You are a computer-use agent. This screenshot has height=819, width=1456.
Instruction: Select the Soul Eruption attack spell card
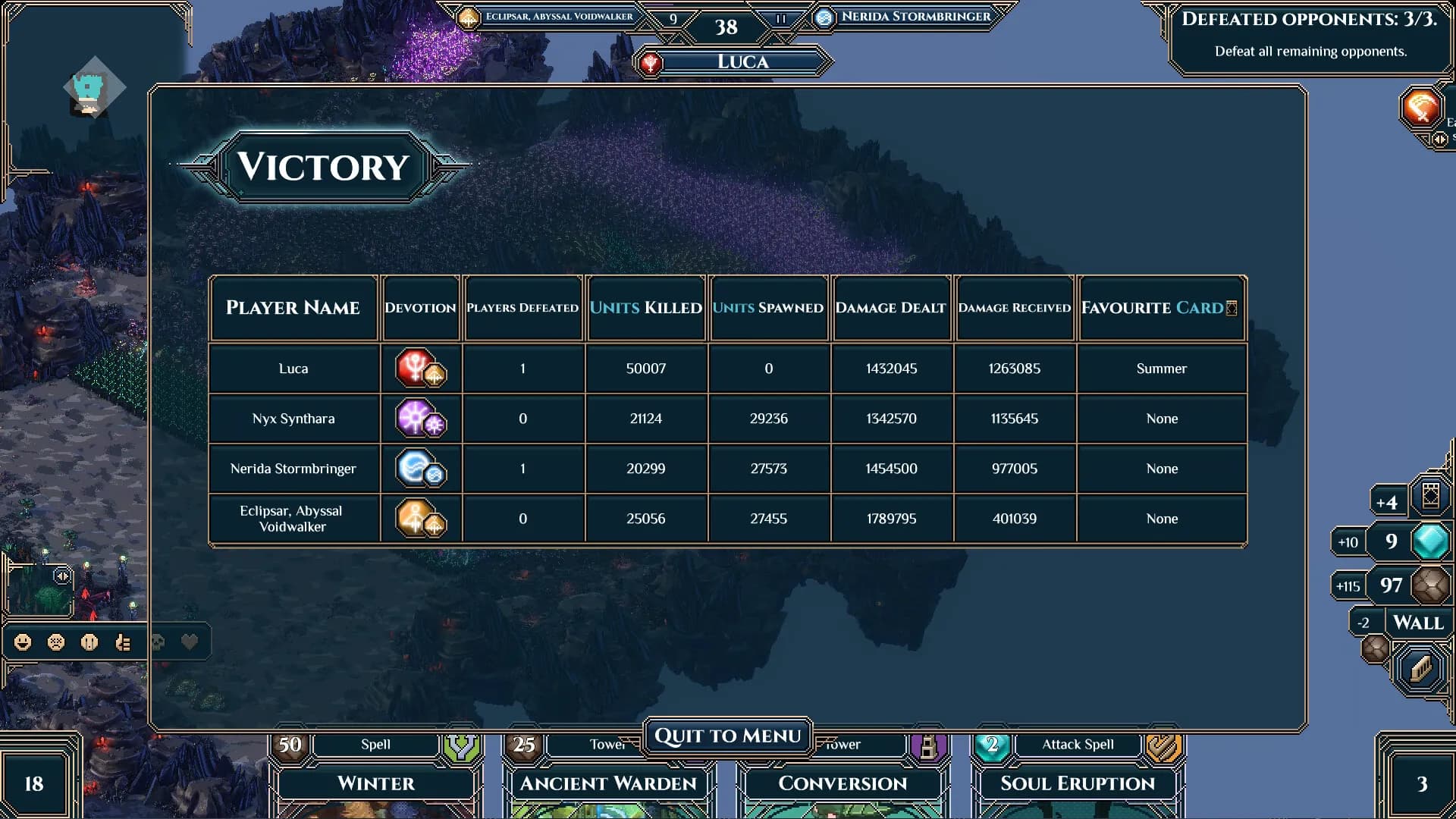pyautogui.click(x=1078, y=783)
